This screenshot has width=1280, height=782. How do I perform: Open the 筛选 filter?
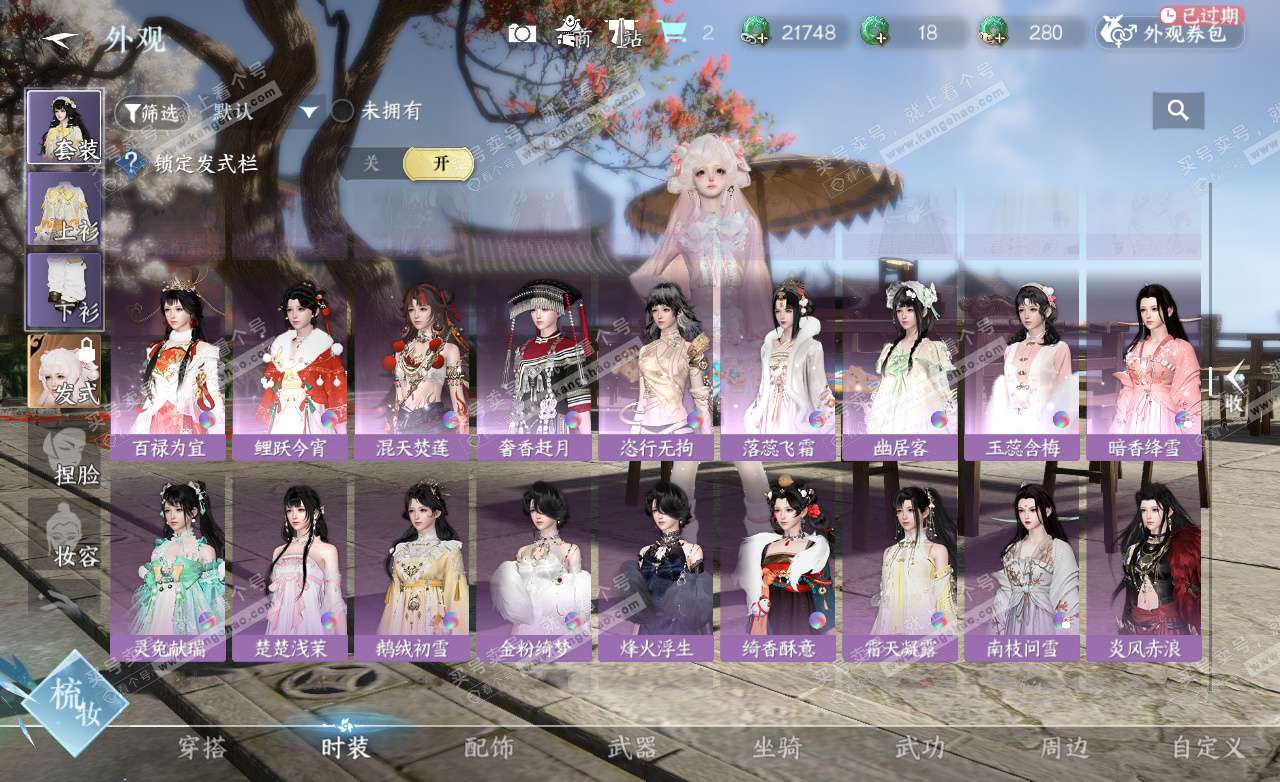tap(151, 113)
